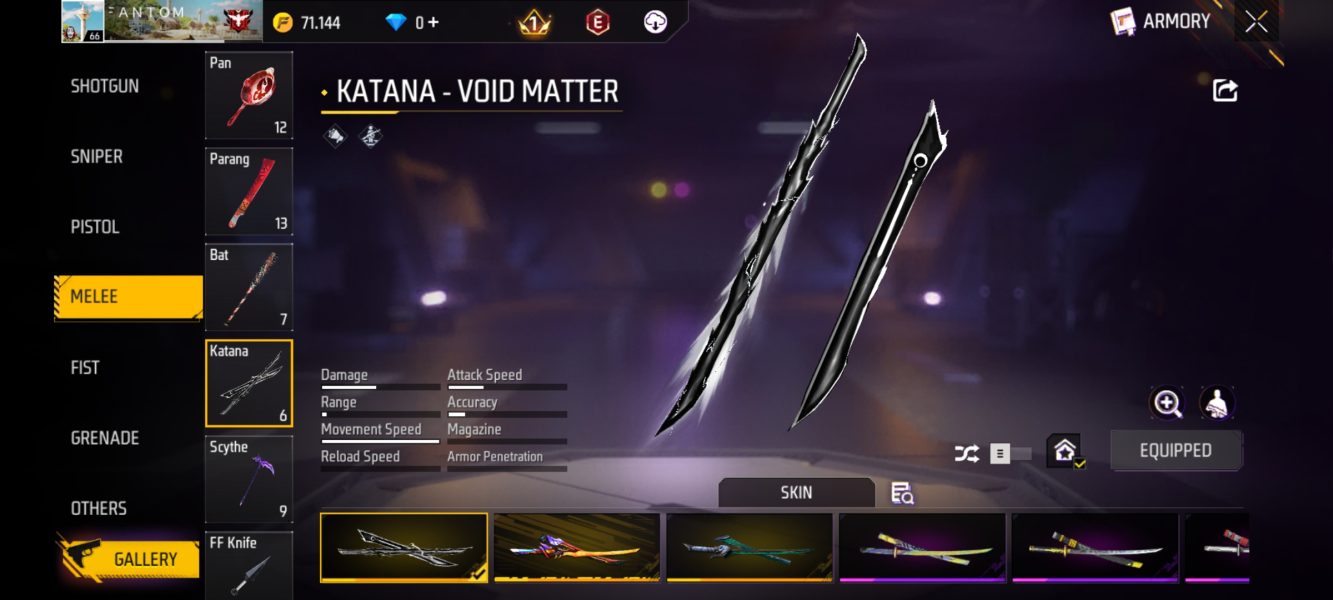This screenshot has width=1333, height=600.
Task: Choose the Parang melee weapon
Action: point(249,191)
